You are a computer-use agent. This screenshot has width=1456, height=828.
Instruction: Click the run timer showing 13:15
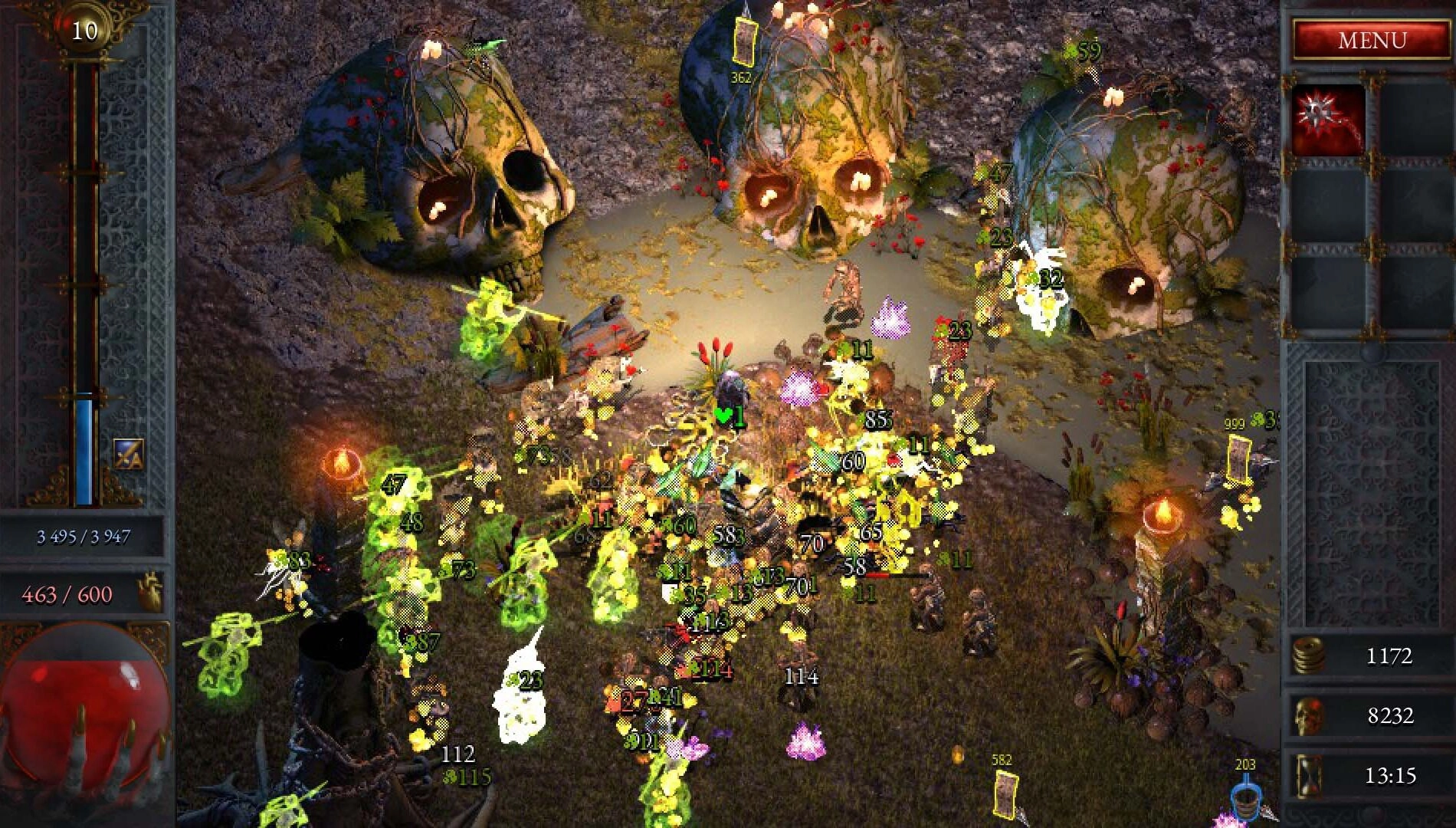(1392, 778)
